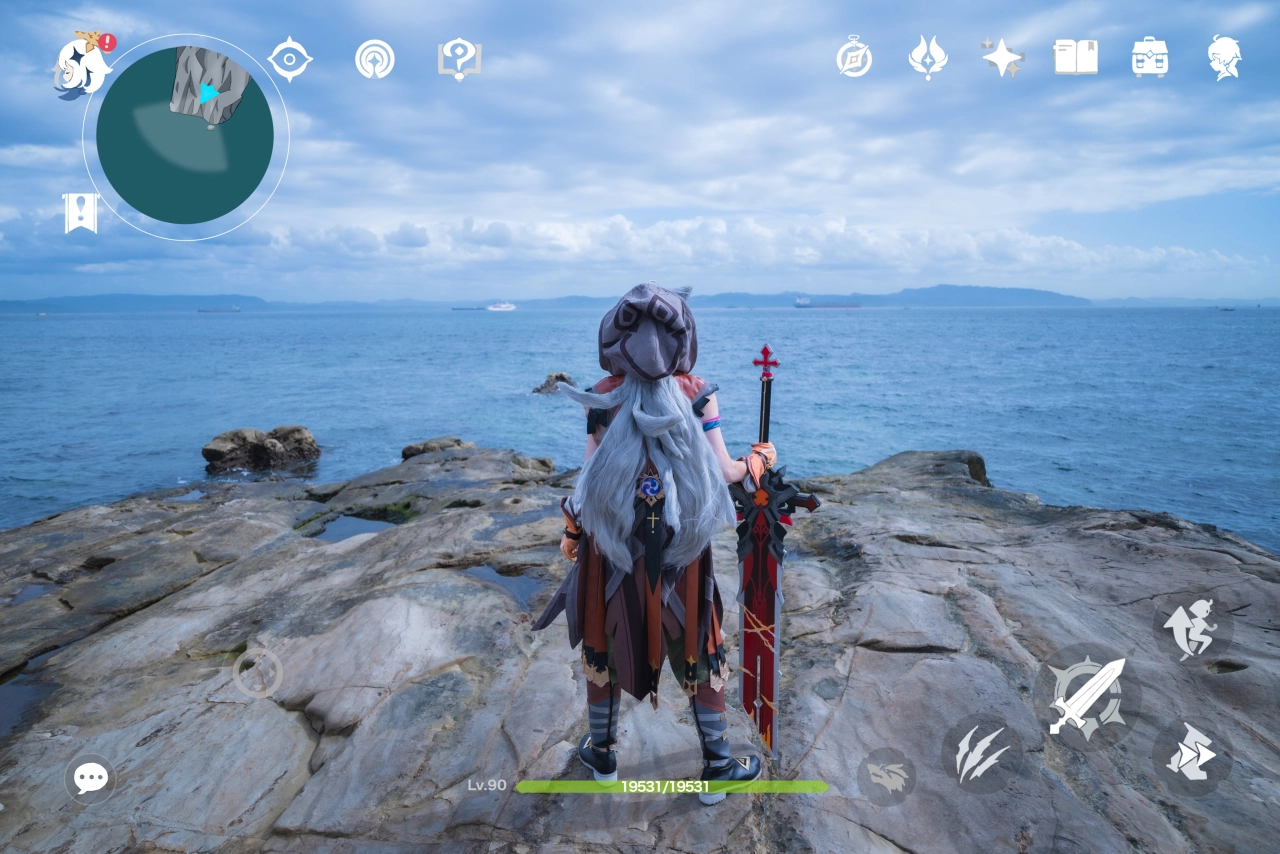The height and width of the screenshot is (854, 1280).
Task: Open the tutorial question mark icon
Action: pos(459,59)
